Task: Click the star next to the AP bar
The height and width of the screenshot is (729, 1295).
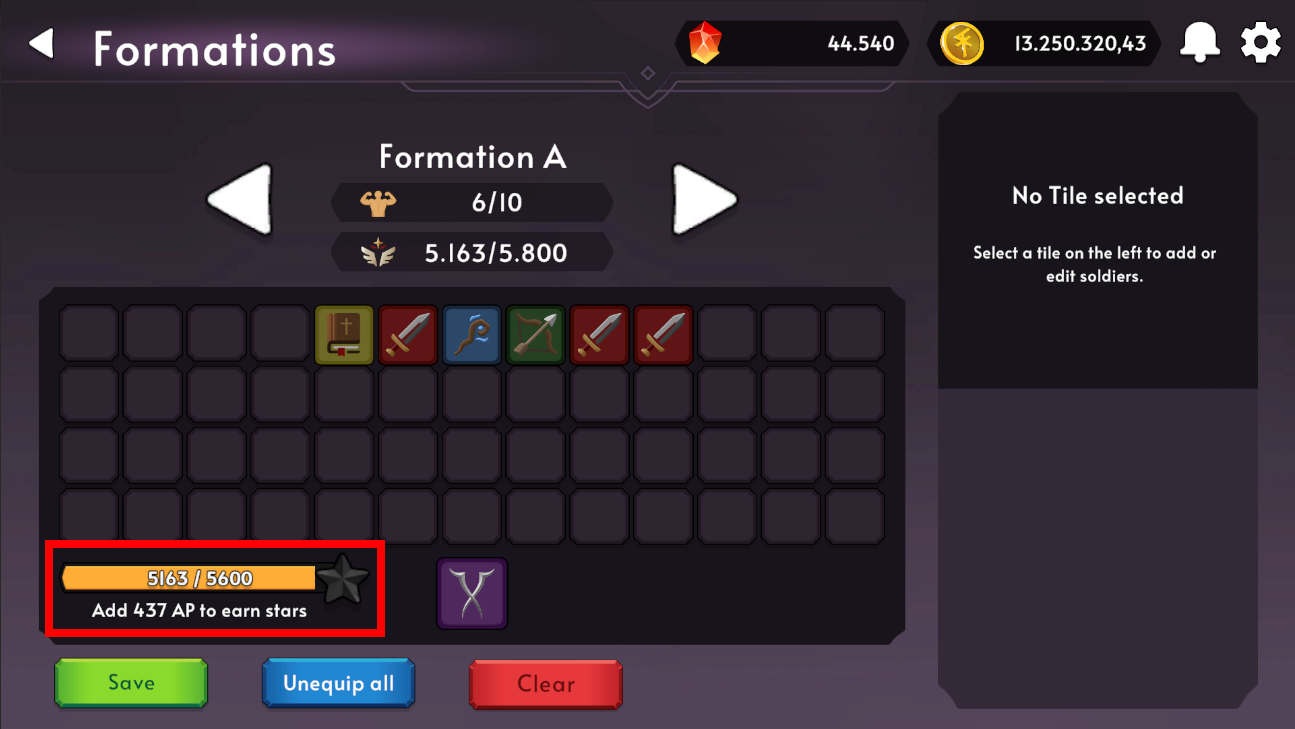Action: 342,578
